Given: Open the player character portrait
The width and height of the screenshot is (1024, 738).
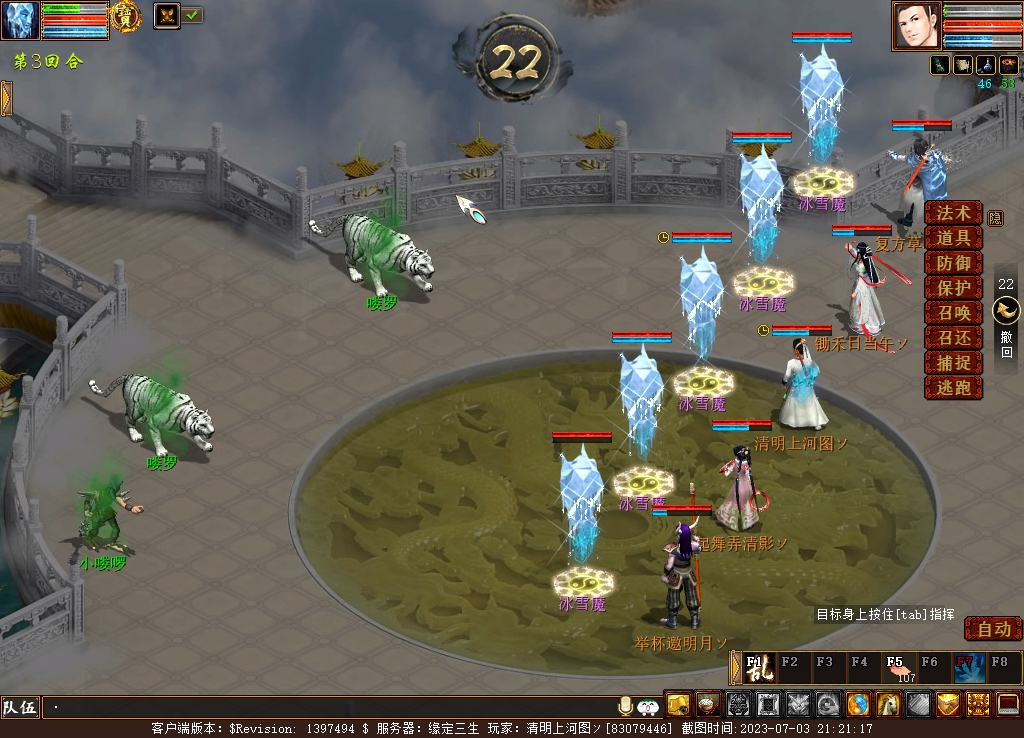Looking at the screenshot, I should tap(916, 26).
